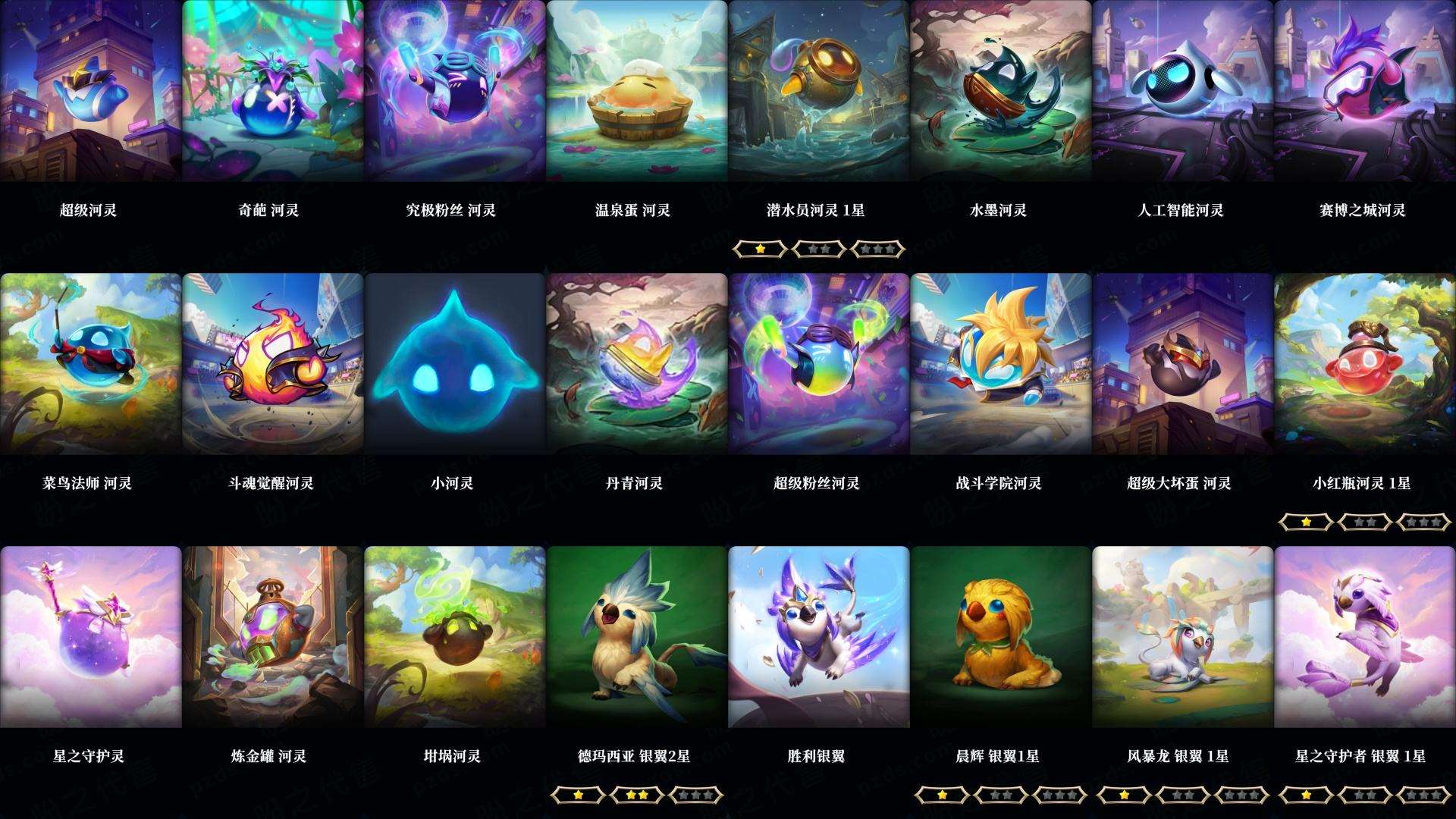
Task: Switch 德玛西亚 银翼 to 3-star view
Action: [x=697, y=795]
